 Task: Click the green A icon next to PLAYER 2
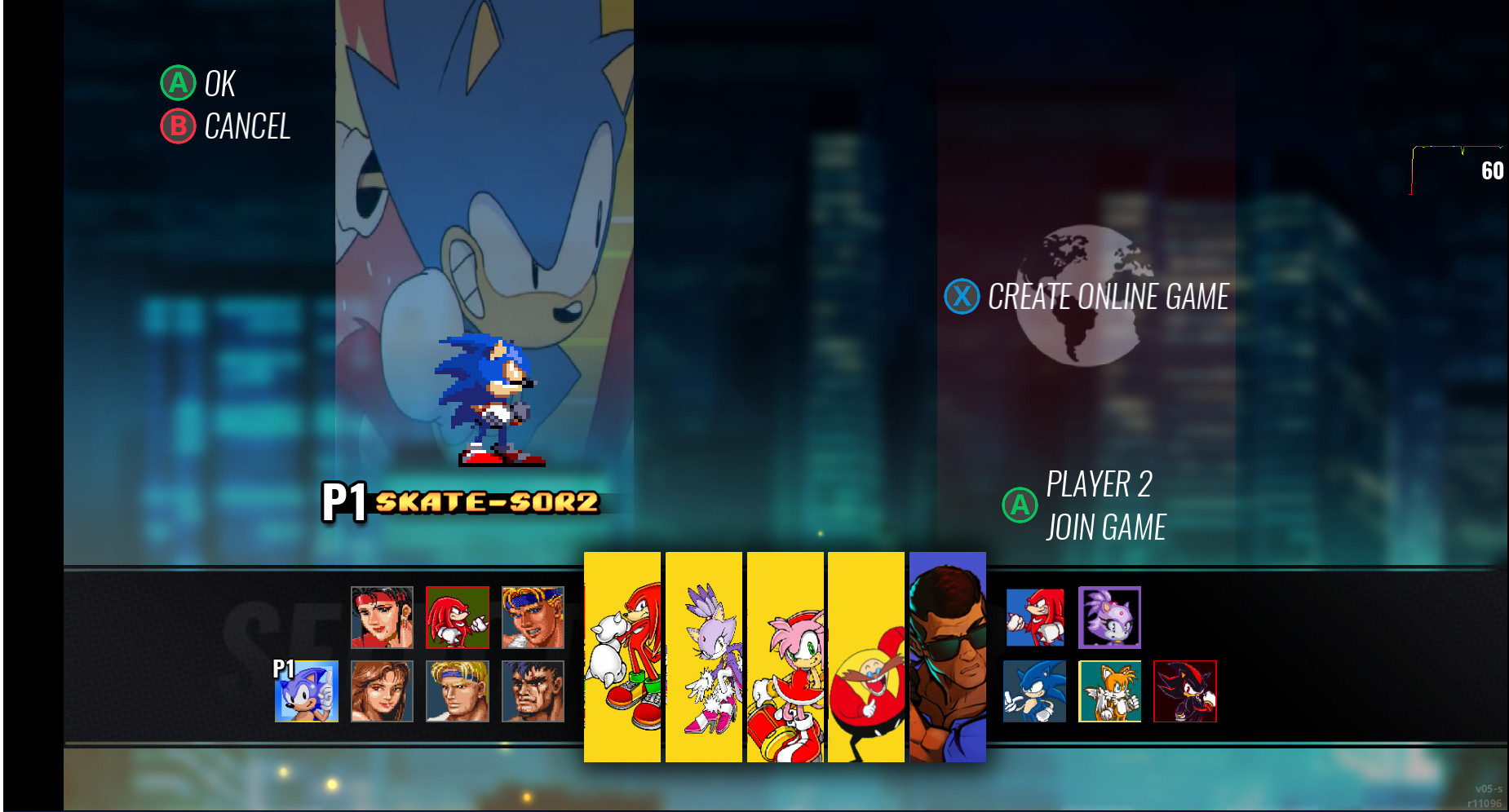[1019, 505]
